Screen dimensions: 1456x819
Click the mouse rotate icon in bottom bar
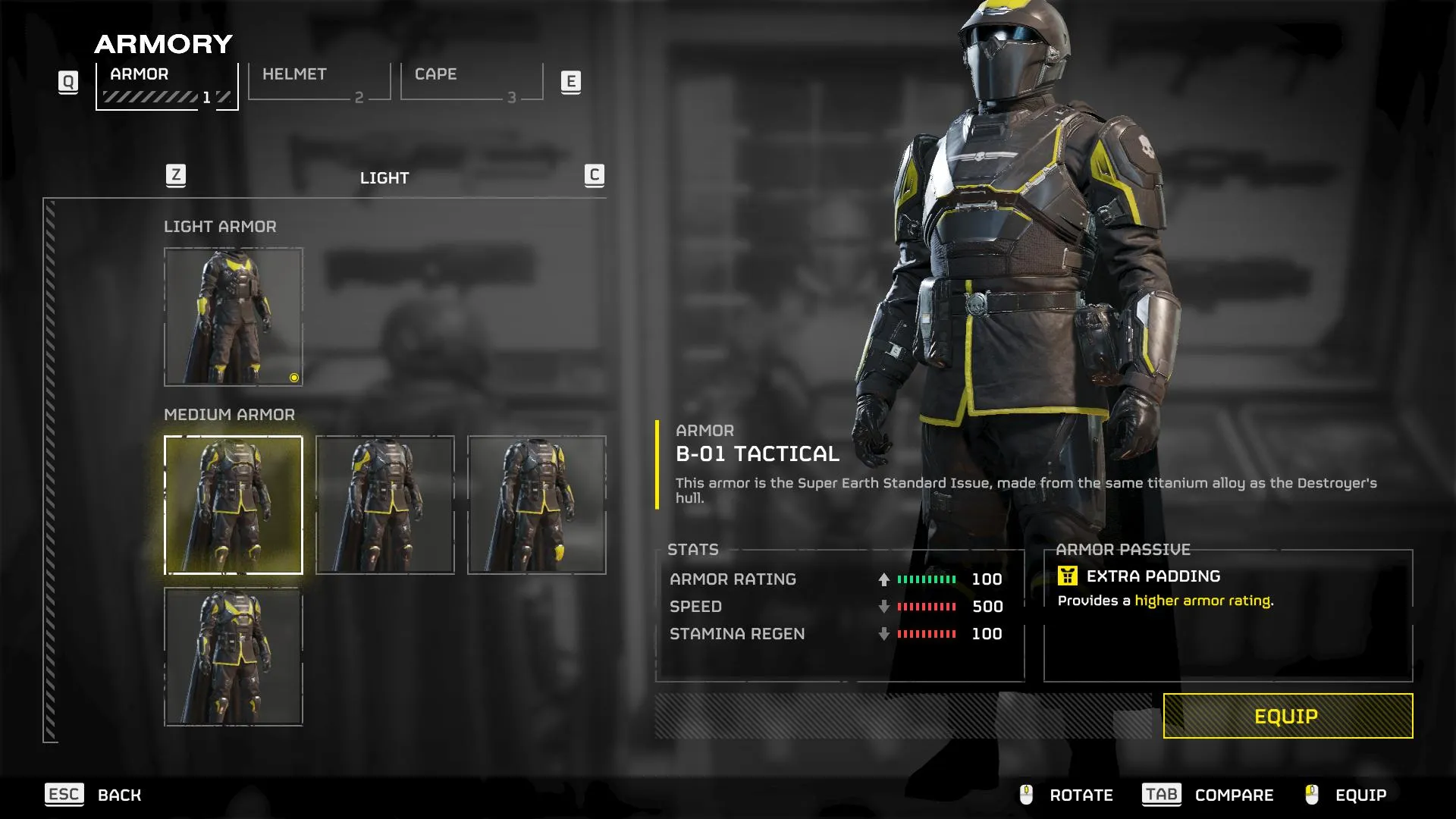[1026, 795]
